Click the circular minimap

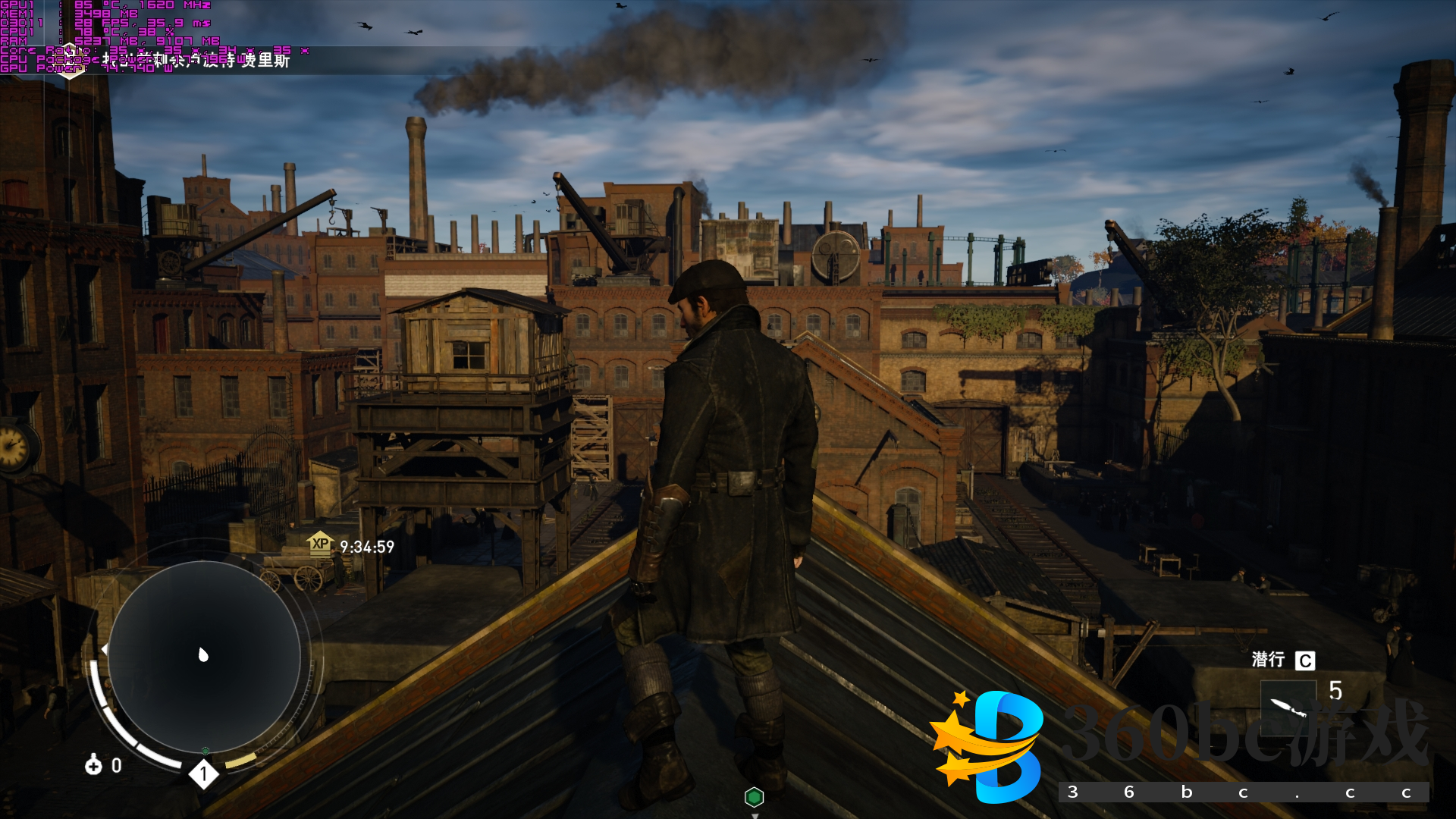(x=203, y=655)
